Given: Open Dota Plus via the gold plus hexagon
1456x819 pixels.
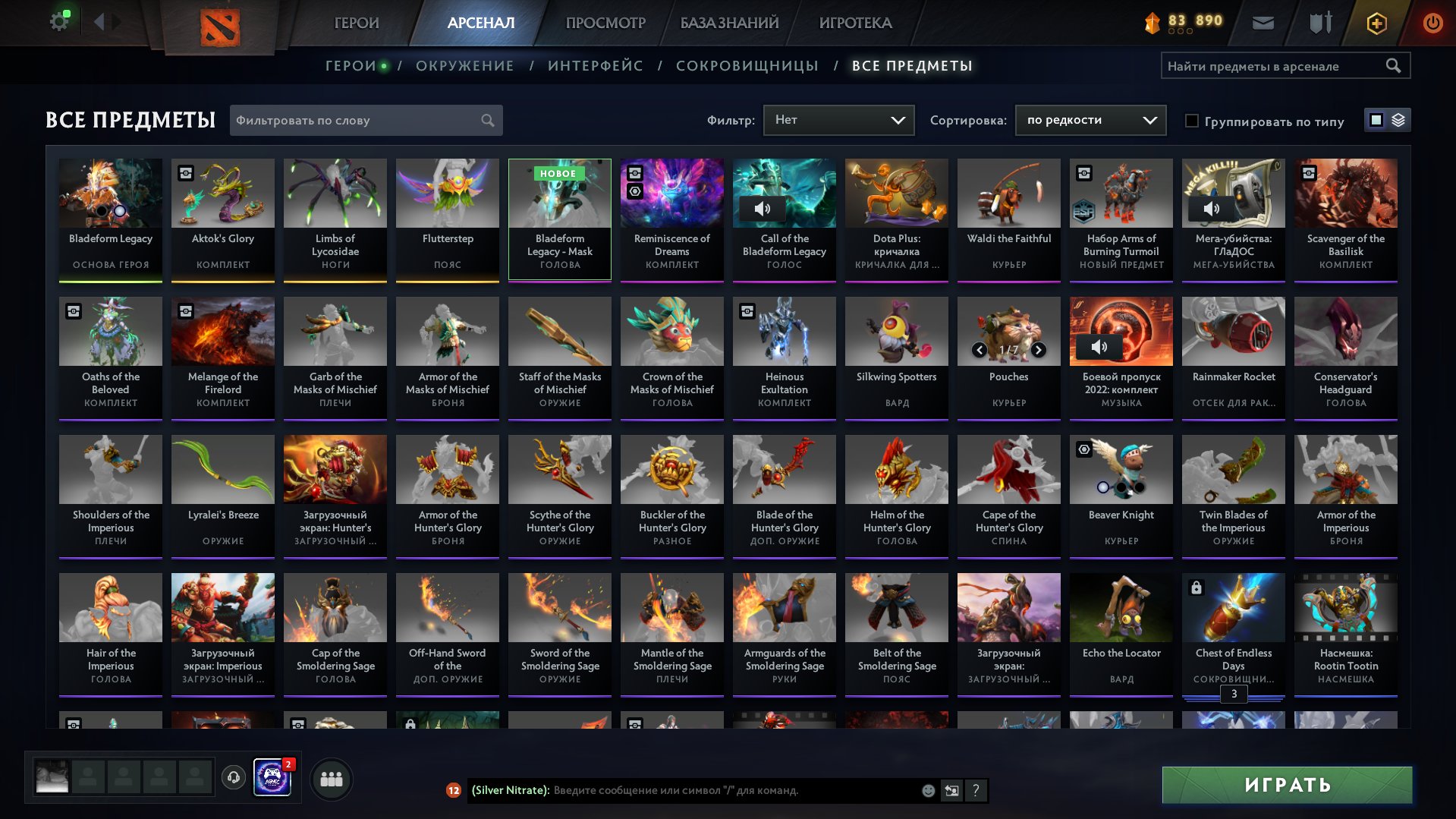Looking at the screenshot, I should pyautogui.click(x=1376, y=23).
